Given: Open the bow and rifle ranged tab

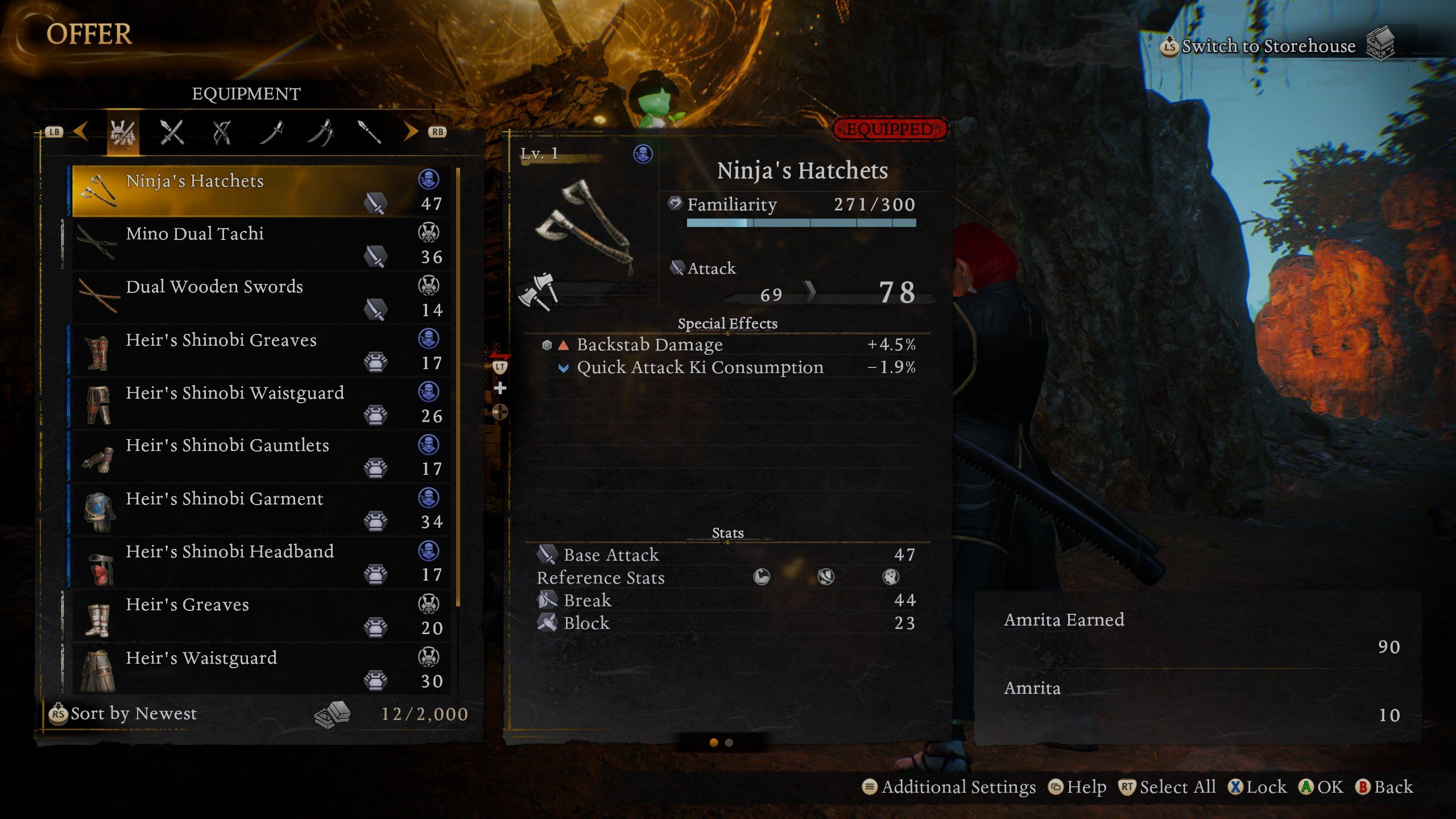Looking at the screenshot, I should point(221,133).
